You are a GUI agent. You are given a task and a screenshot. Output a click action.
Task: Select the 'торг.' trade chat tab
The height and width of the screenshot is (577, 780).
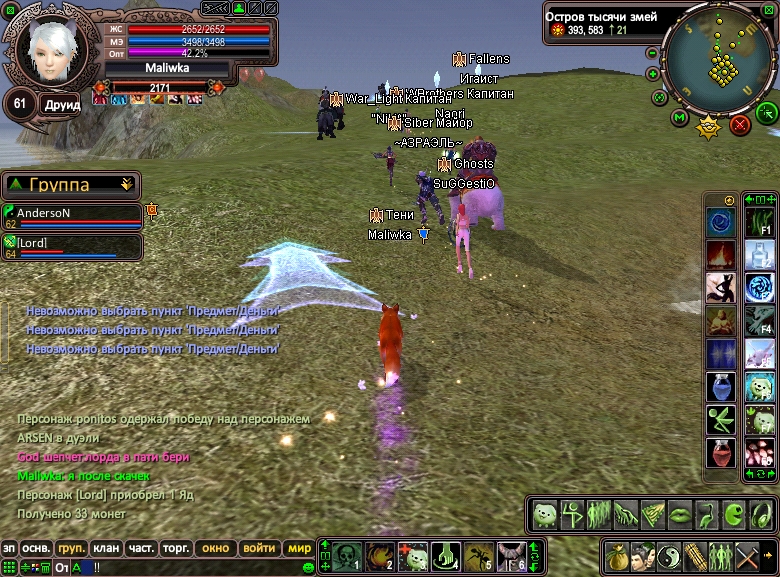(178, 548)
